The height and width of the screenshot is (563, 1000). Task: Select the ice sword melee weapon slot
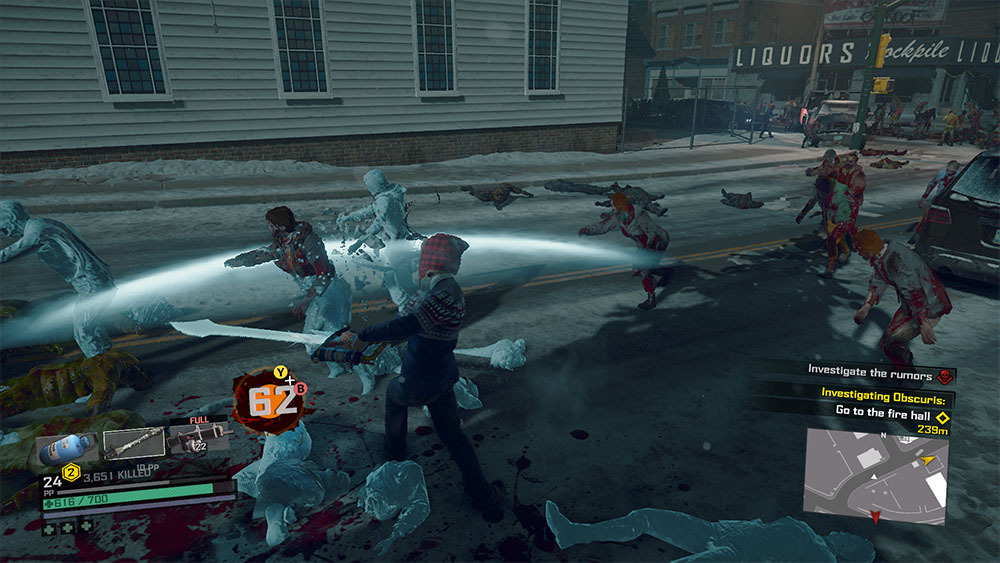tap(134, 442)
